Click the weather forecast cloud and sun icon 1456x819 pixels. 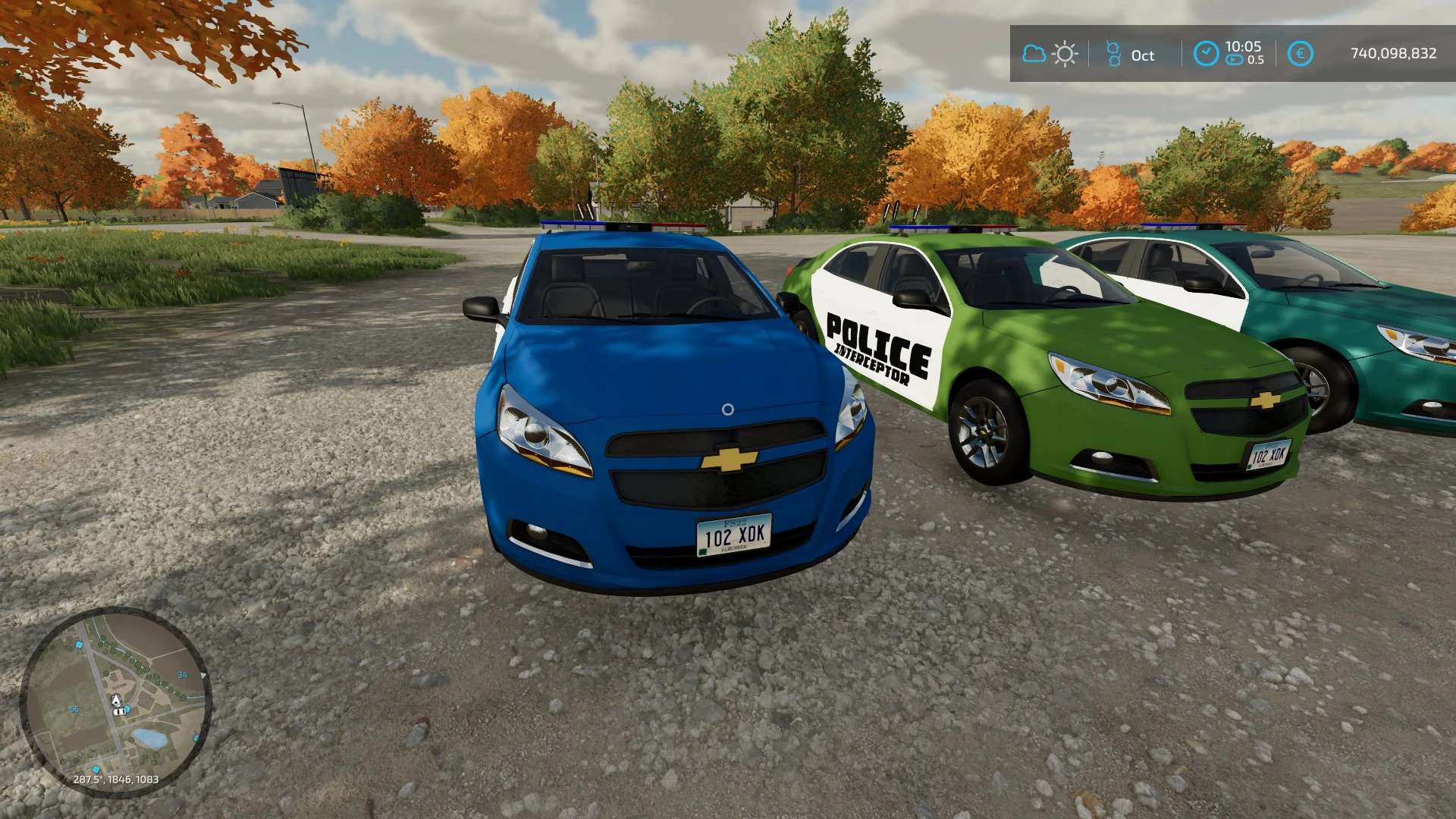click(x=1050, y=54)
